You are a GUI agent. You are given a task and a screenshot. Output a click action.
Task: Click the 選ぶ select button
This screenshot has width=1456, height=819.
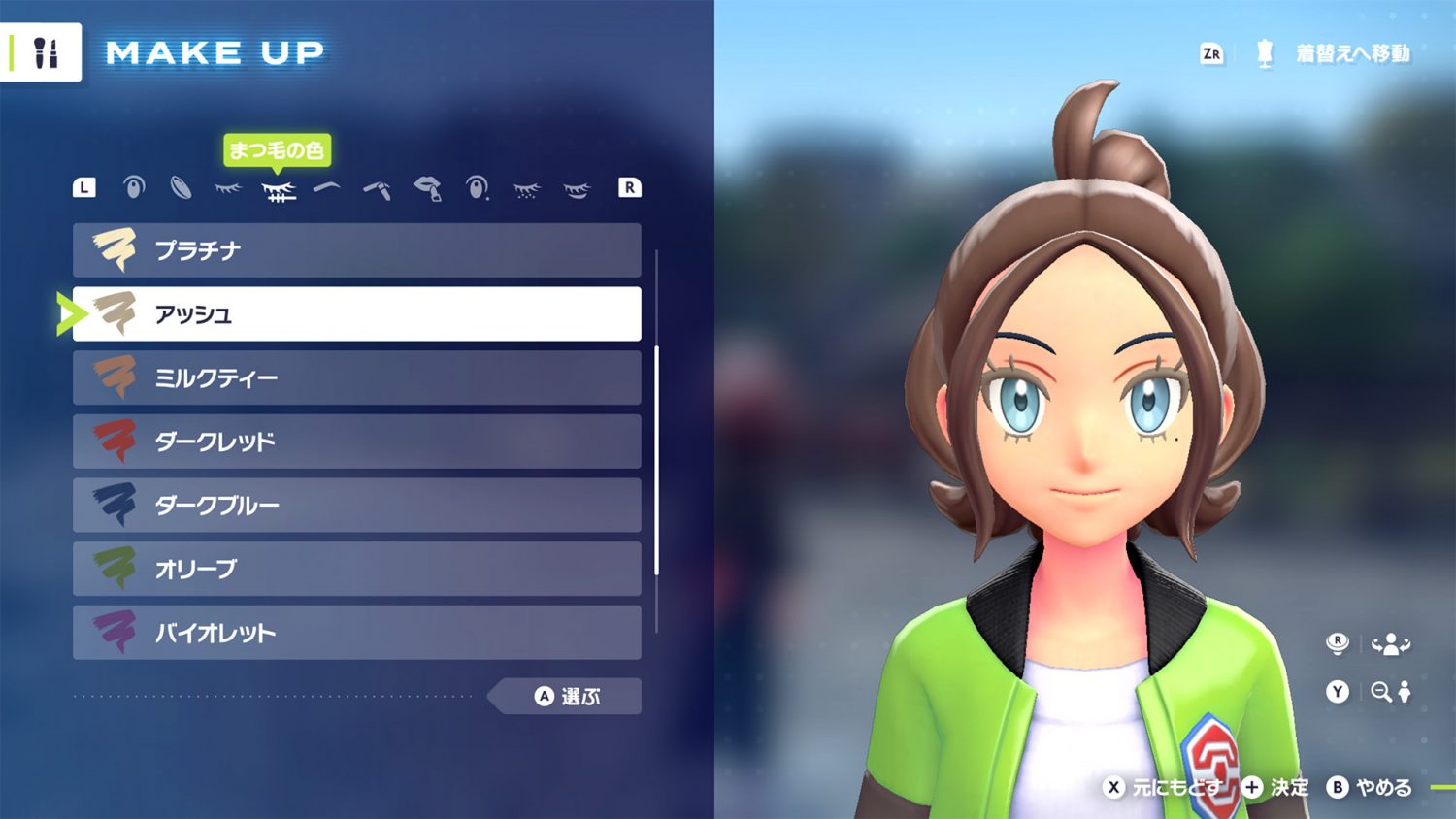pos(568,696)
